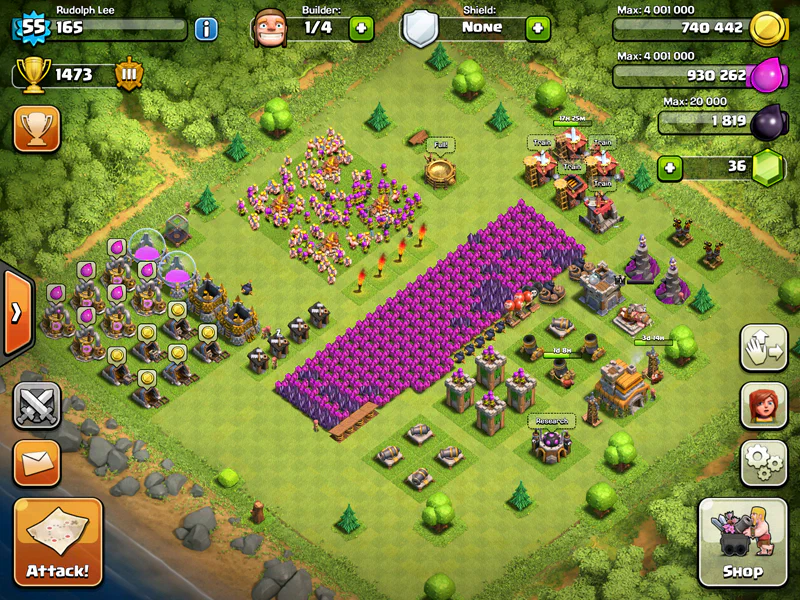This screenshot has height=600, width=800.
Task: Tap the league badge beside trophies
Action: [129, 75]
